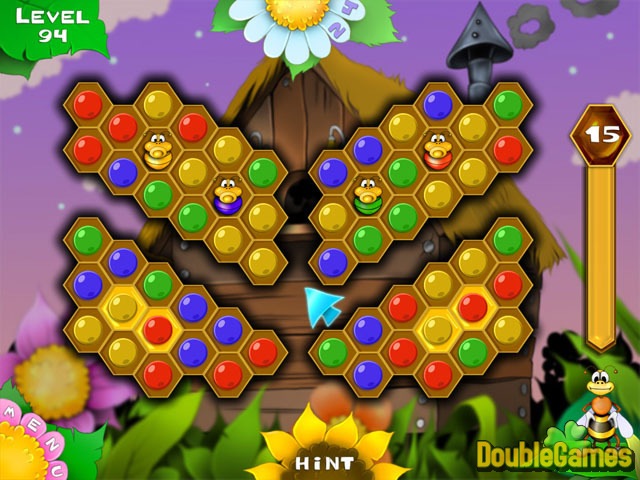Pick the purple bee tile

227,194
